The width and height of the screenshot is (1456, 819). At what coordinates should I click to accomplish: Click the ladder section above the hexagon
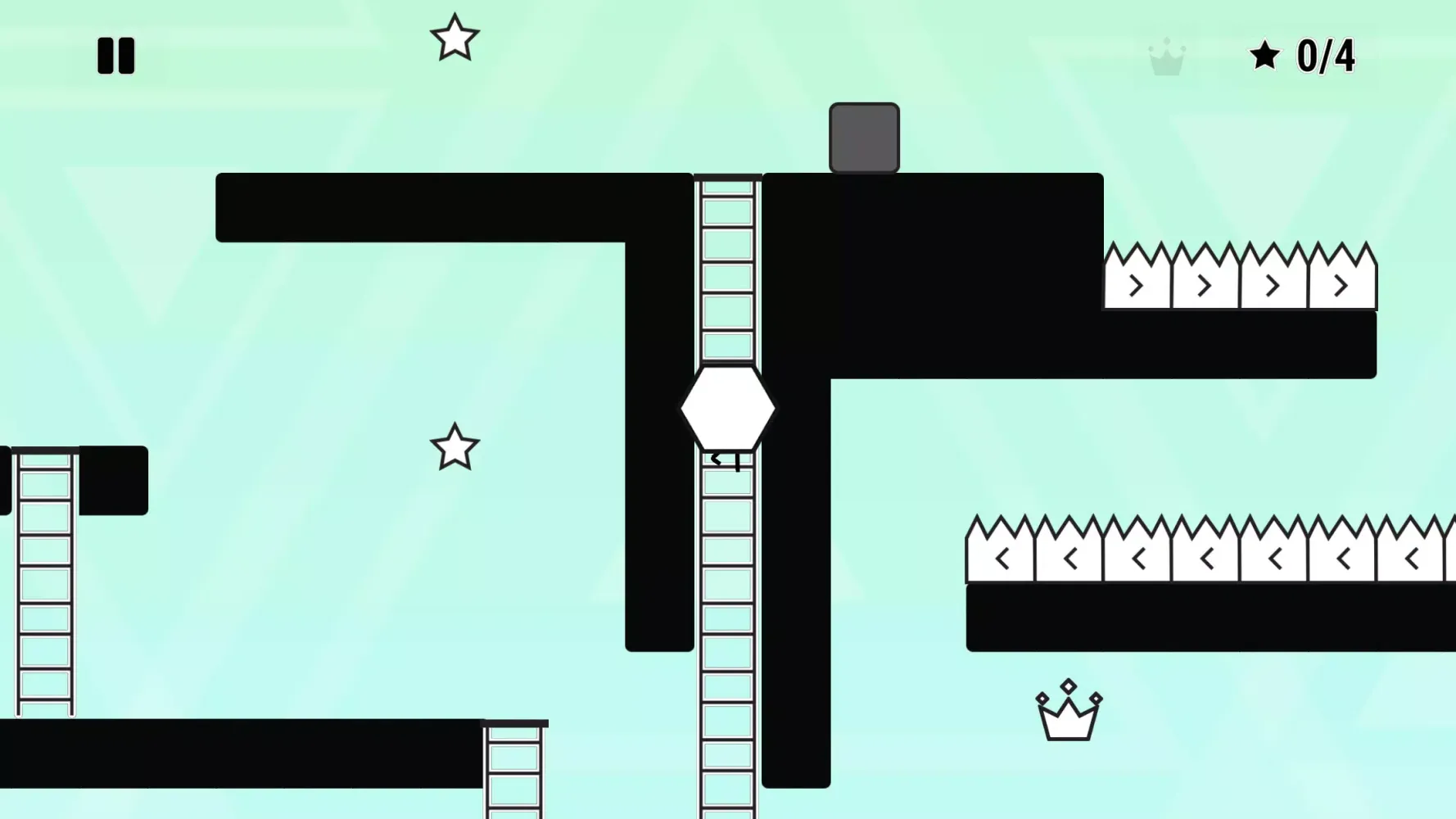click(x=727, y=270)
